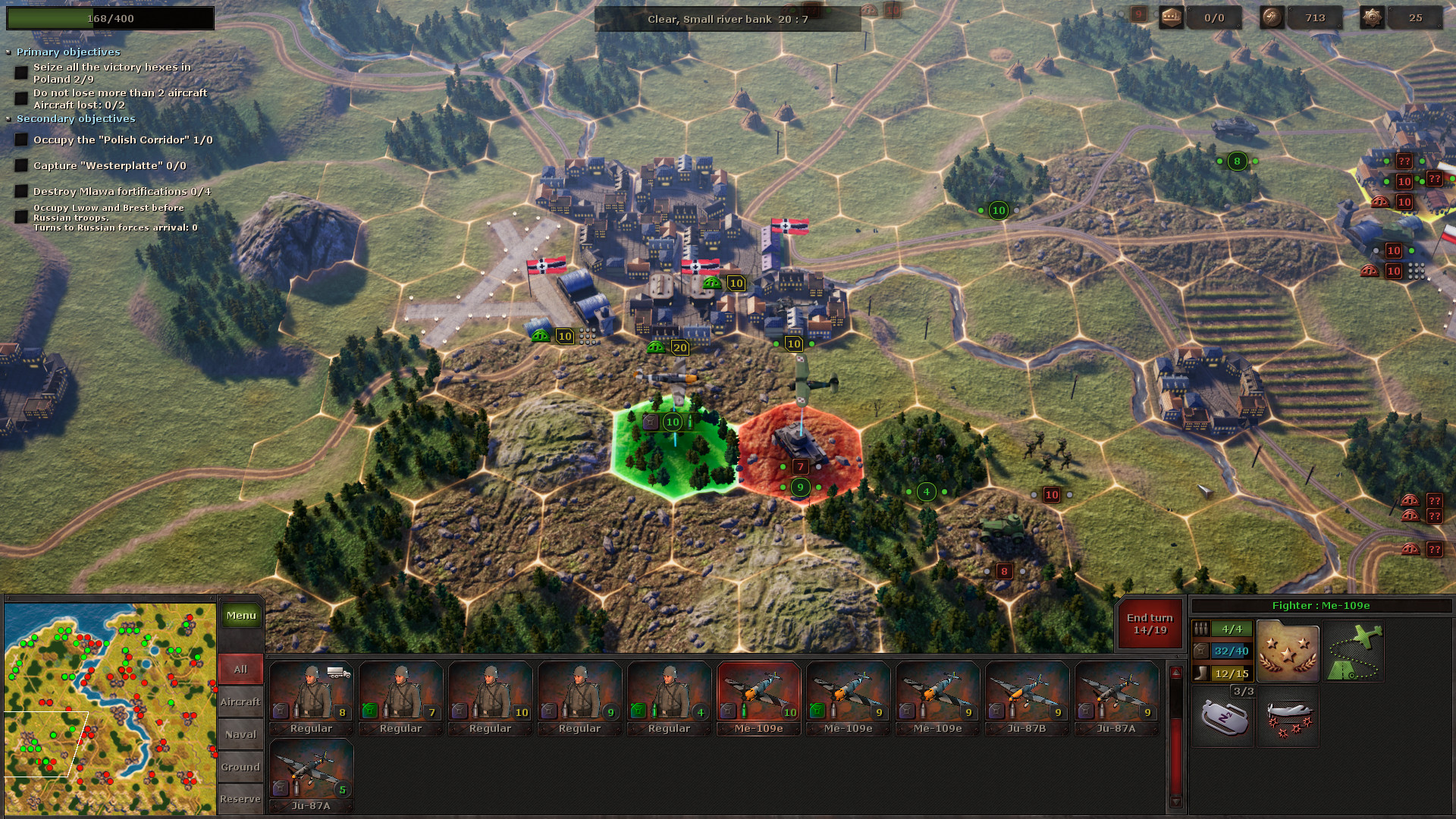Open the Menu panel above the unit filters
This screenshot has width=1456, height=819.
(241, 615)
